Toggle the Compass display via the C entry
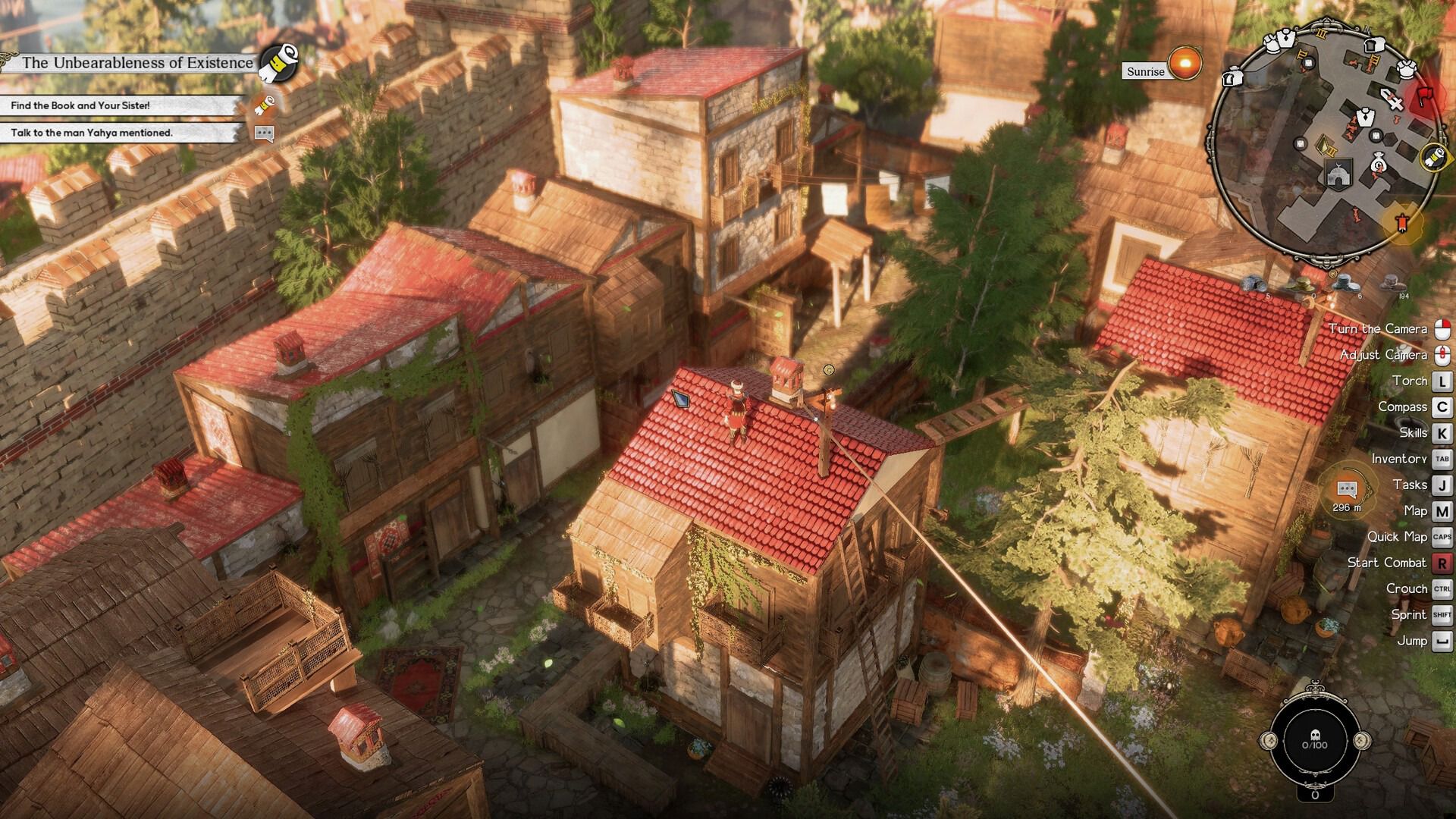The width and height of the screenshot is (1456, 819). click(x=1443, y=406)
